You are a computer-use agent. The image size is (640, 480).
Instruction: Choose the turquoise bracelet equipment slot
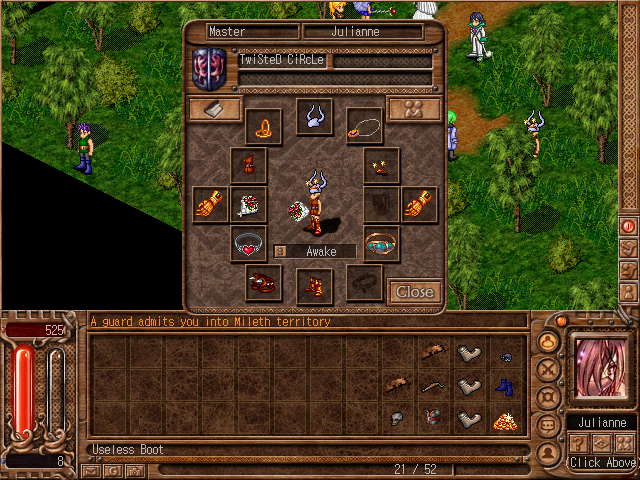point(380,243)
